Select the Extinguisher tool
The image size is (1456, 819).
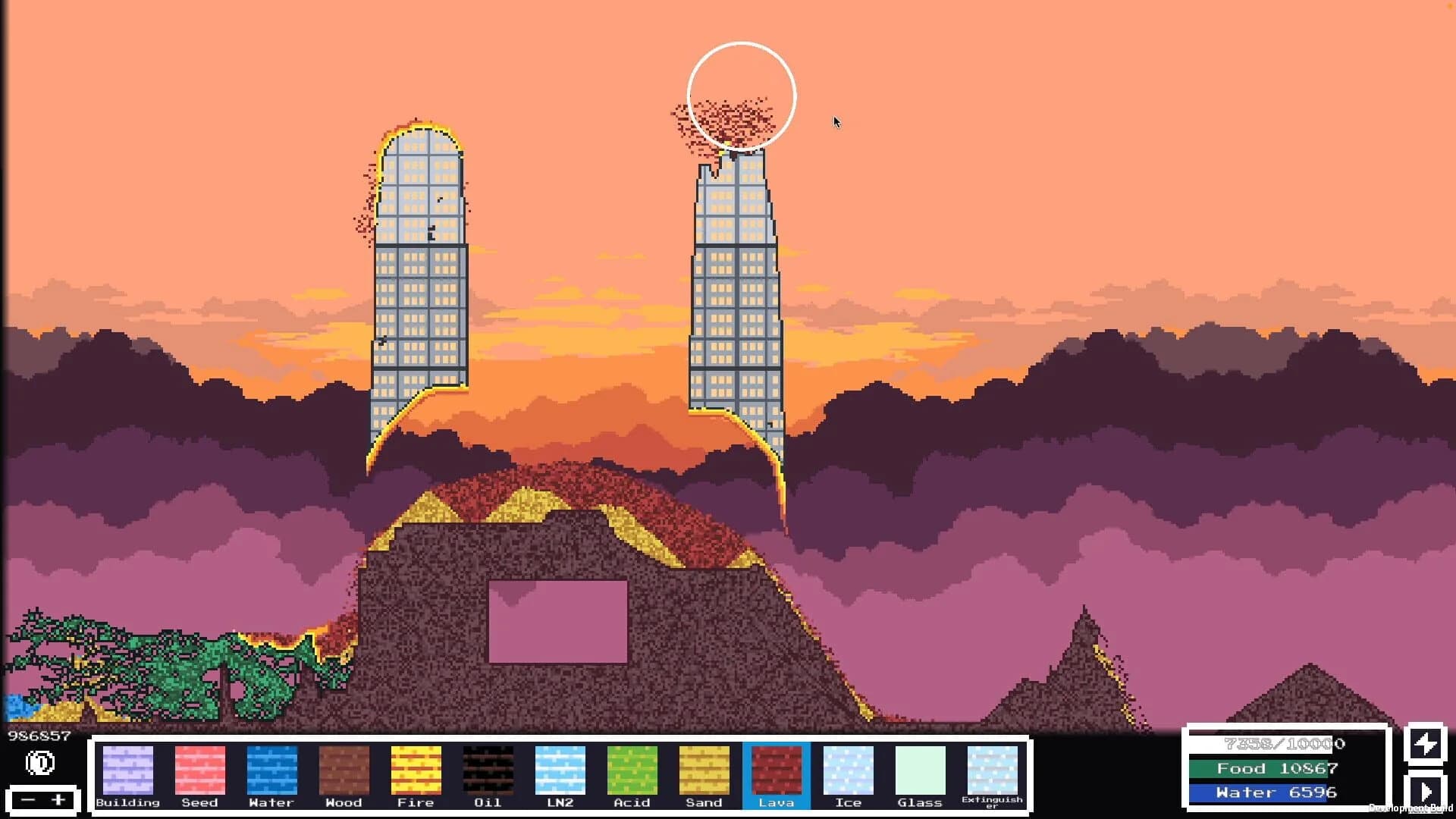point(992,770)
